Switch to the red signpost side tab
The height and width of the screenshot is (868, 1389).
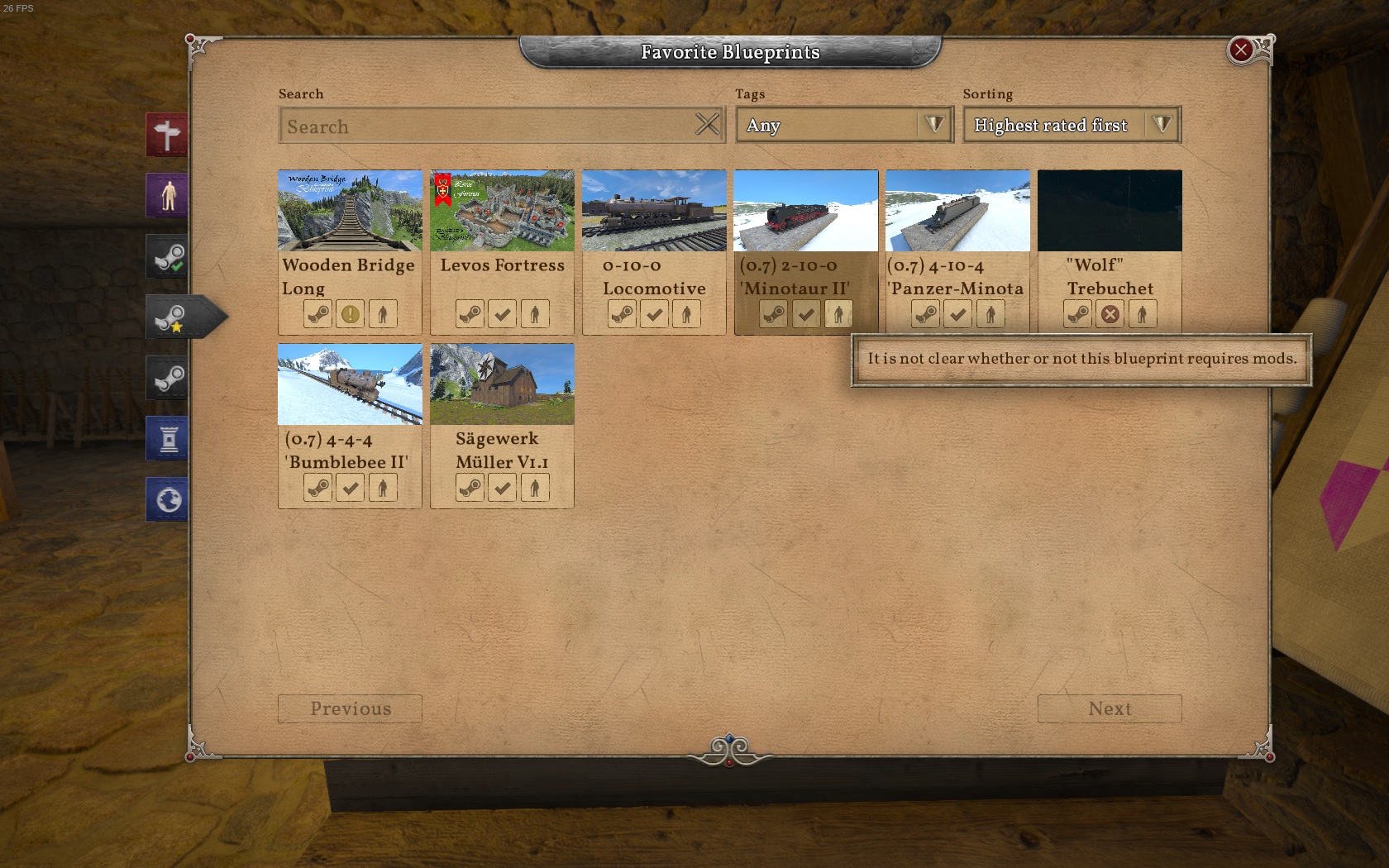point(167,135)
